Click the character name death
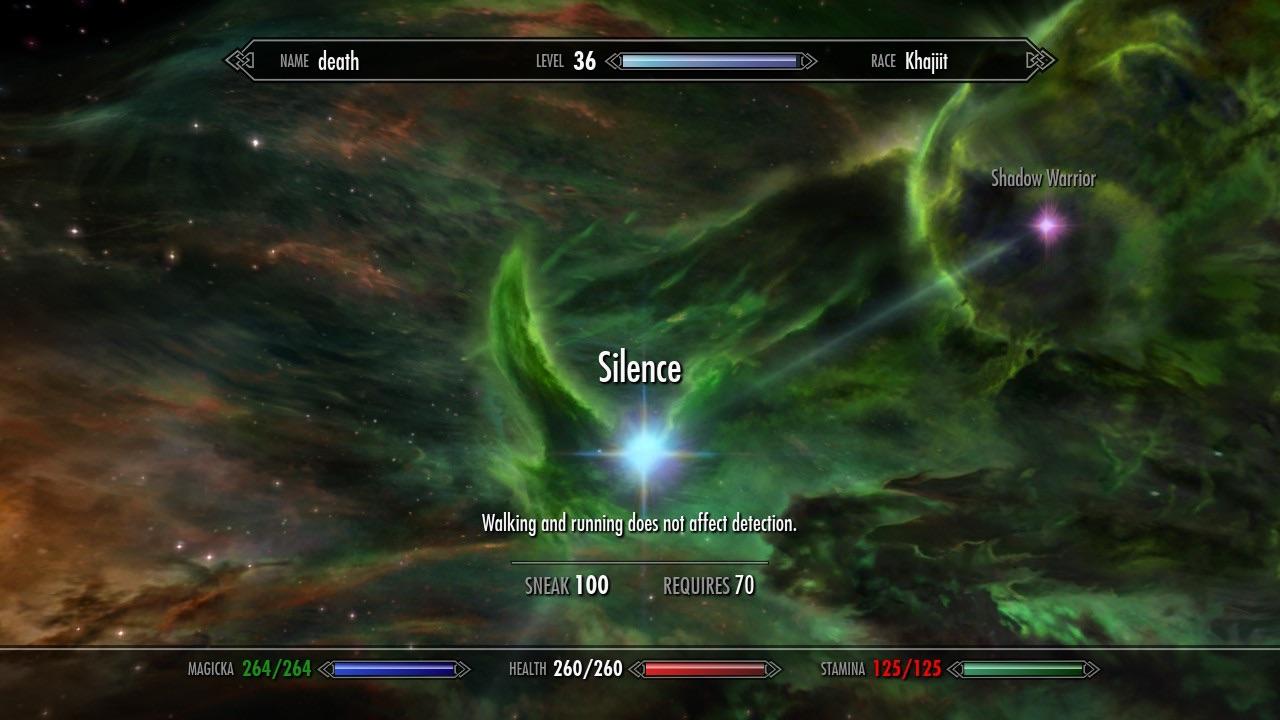Image resolution: width=1280 pixels, height=720 pixels. (x=338, y=61)
